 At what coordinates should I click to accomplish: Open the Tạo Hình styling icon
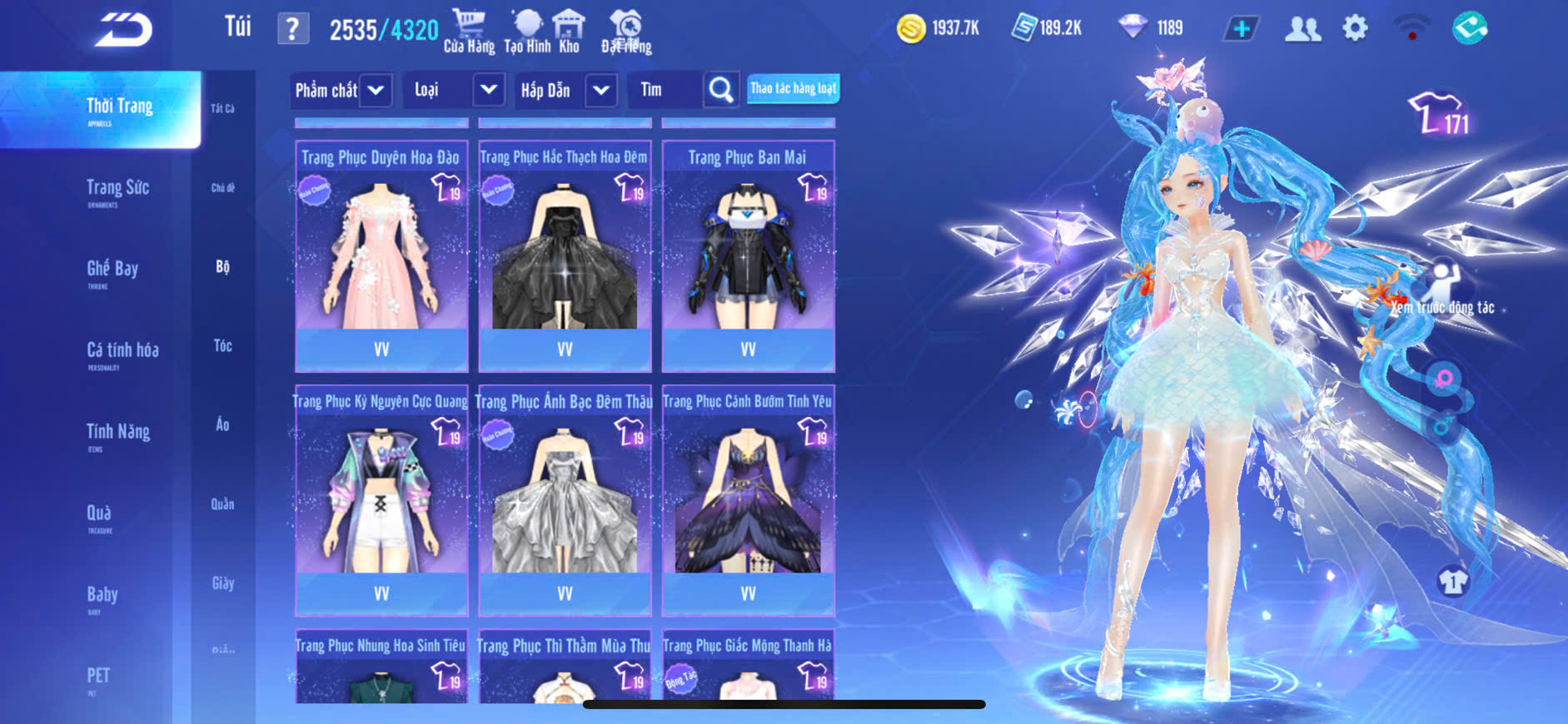coord(527,32)
